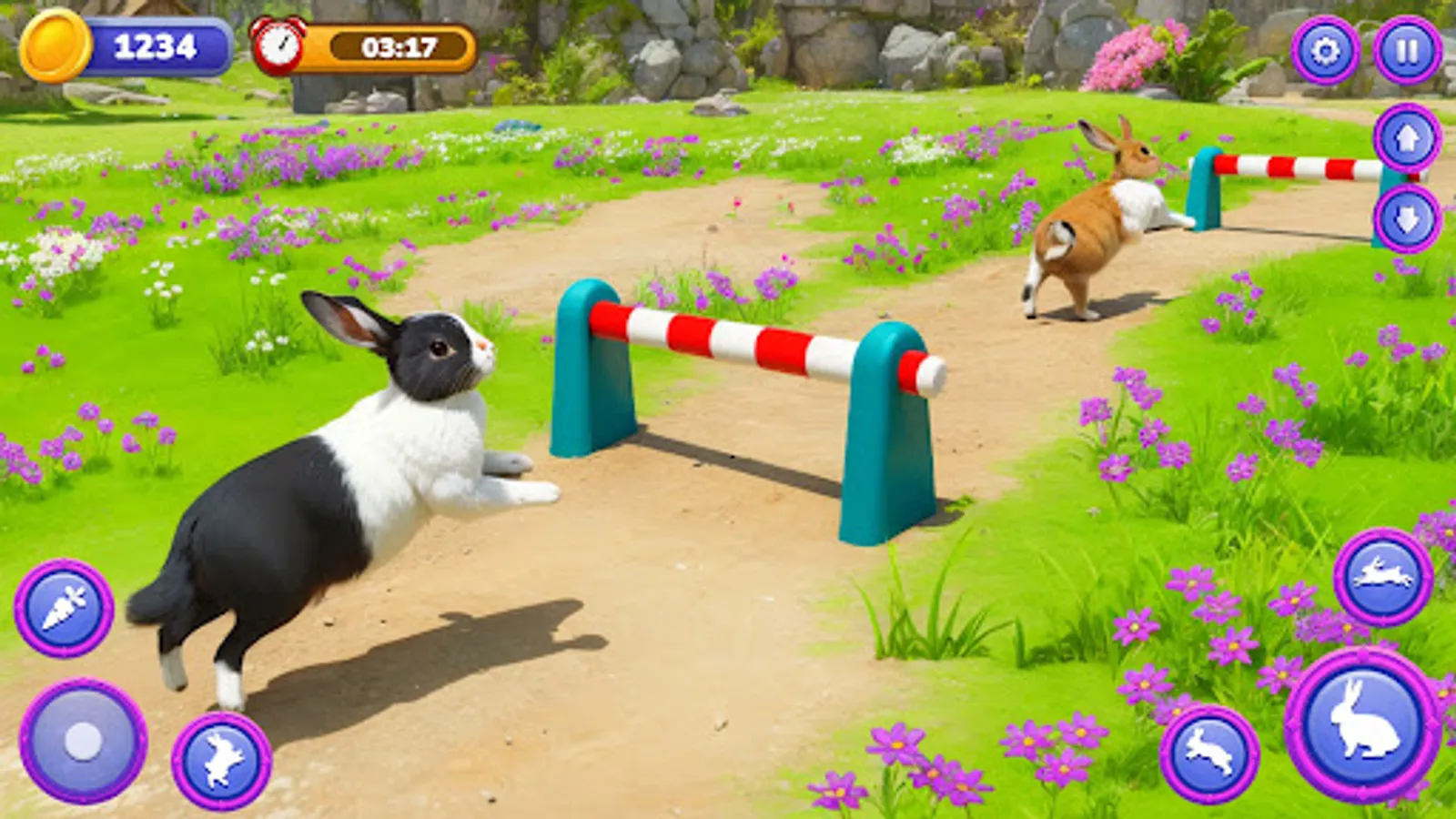Open the settings gear menu
Viewport: 1456px width, 819px height.
pyautogui.click(x=1324, y=47)
